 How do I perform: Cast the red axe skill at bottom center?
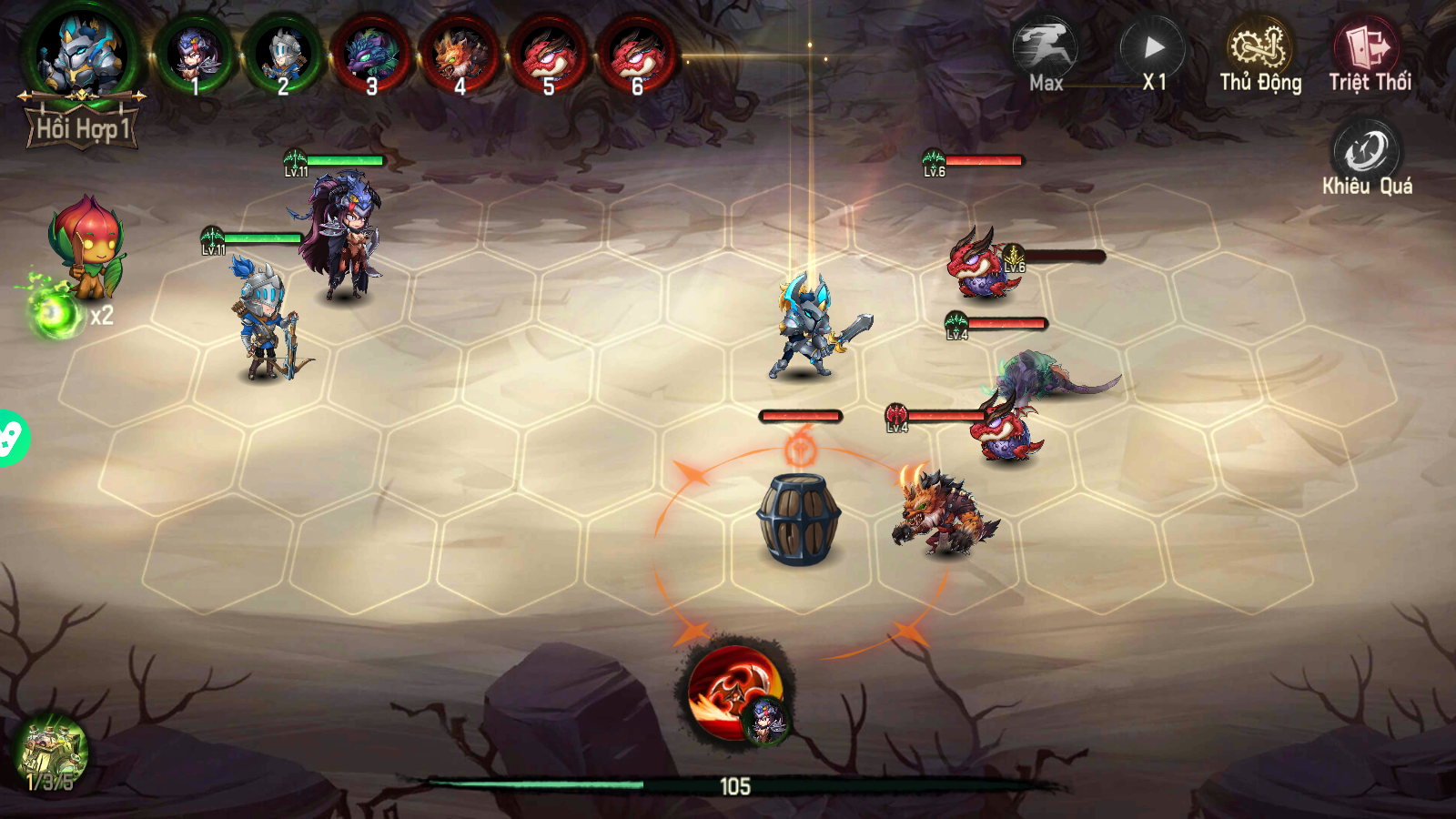(735, 693)
